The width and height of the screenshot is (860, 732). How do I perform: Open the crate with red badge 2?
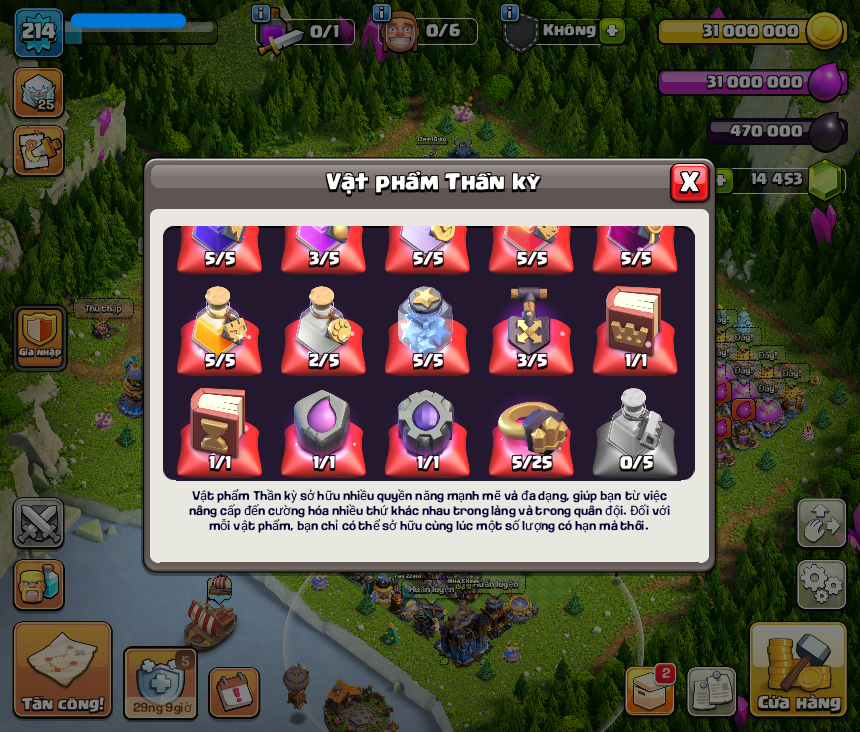(x=650, y=690)
